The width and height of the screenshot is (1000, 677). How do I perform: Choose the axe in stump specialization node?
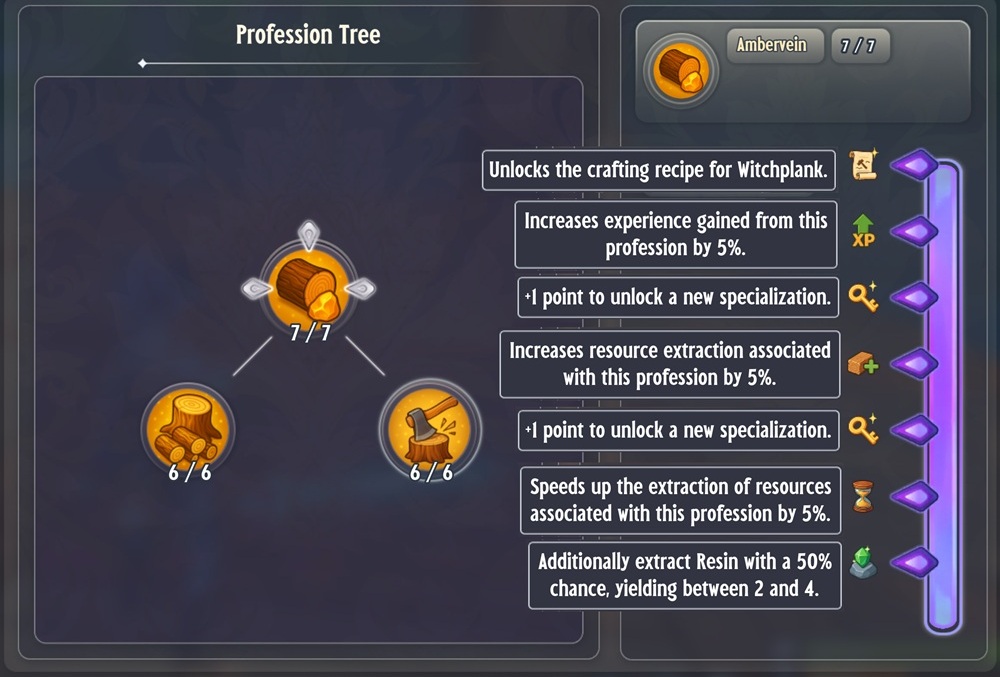[x=430, y=427]
